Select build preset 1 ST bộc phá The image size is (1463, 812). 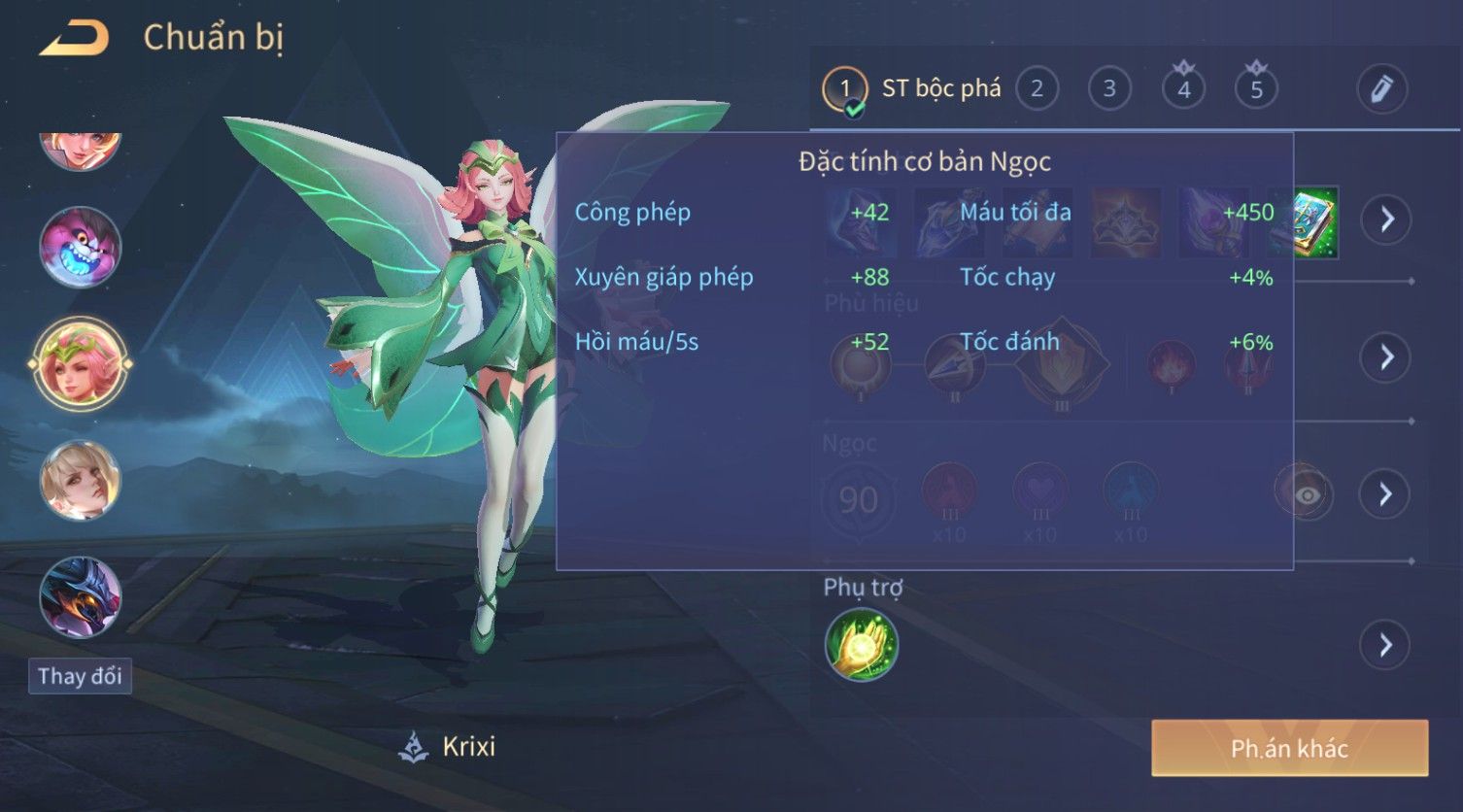(844, 89)
